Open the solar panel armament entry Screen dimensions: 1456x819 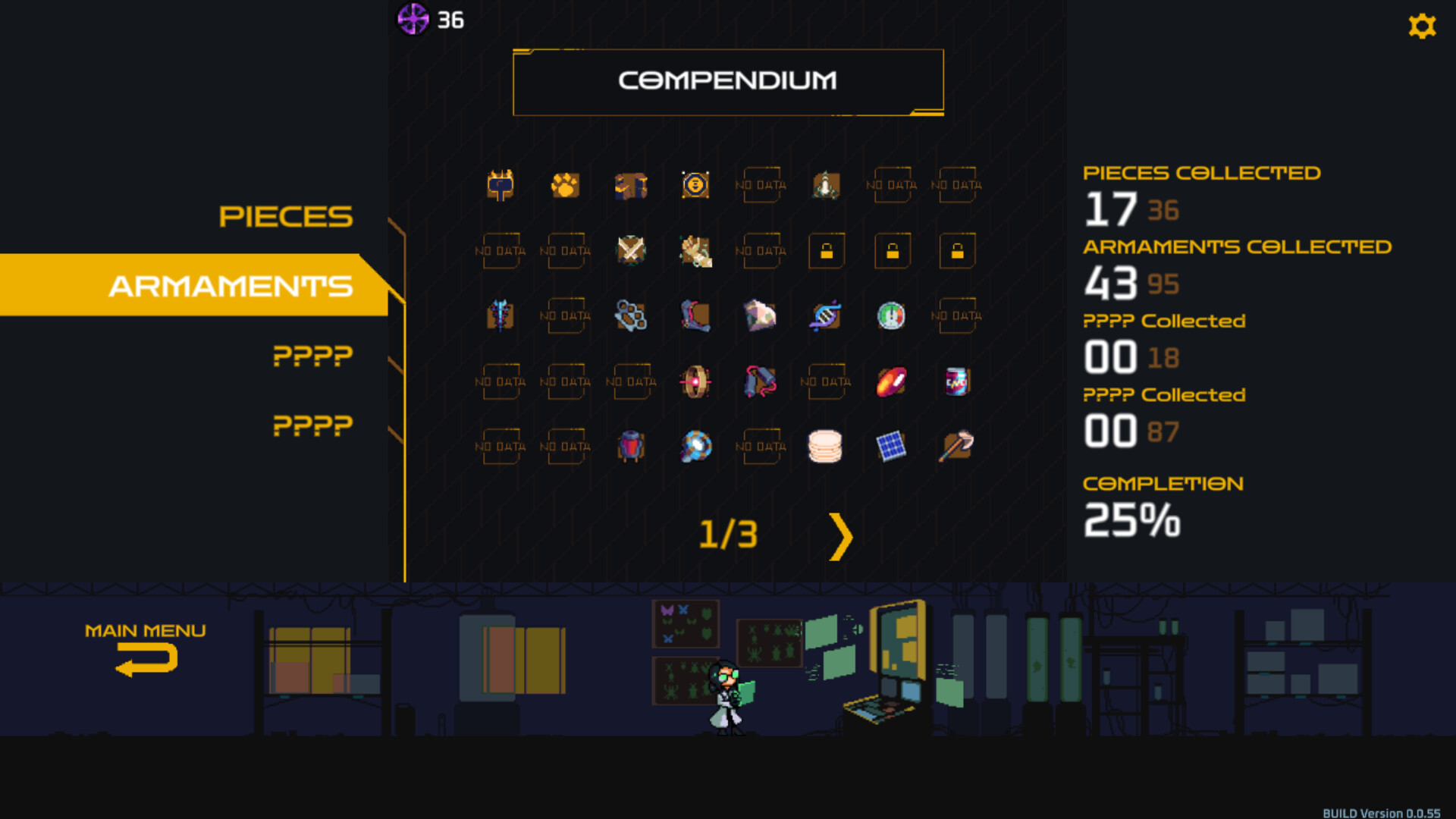[x=890, y=447]
